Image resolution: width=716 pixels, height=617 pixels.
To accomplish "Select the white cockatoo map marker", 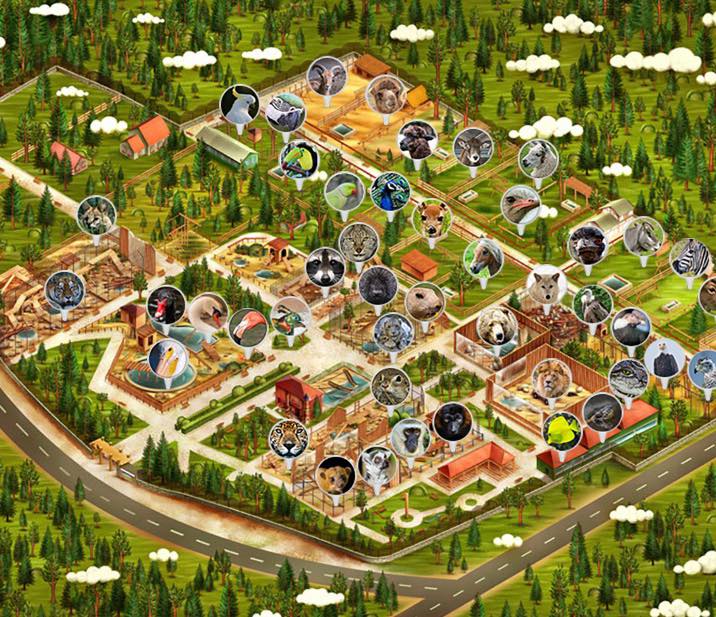I will [x=239, y=104].
